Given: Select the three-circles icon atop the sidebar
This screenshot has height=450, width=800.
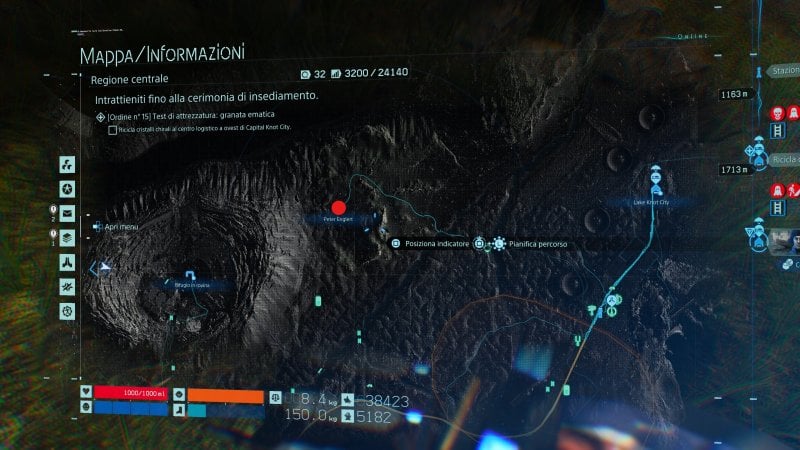Looking at the screenshot, I should coord(67,164).
